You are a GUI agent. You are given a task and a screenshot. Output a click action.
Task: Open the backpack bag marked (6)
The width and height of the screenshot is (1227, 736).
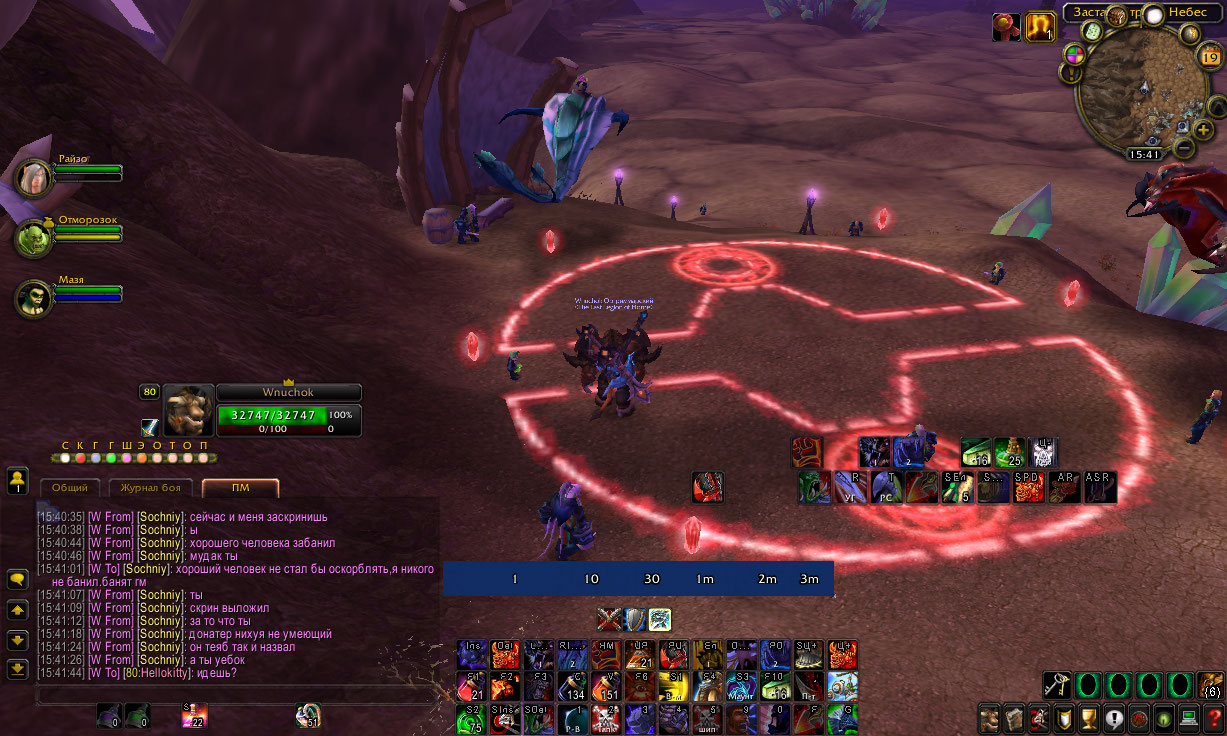pyautogui.click(x=1209, y=684)
